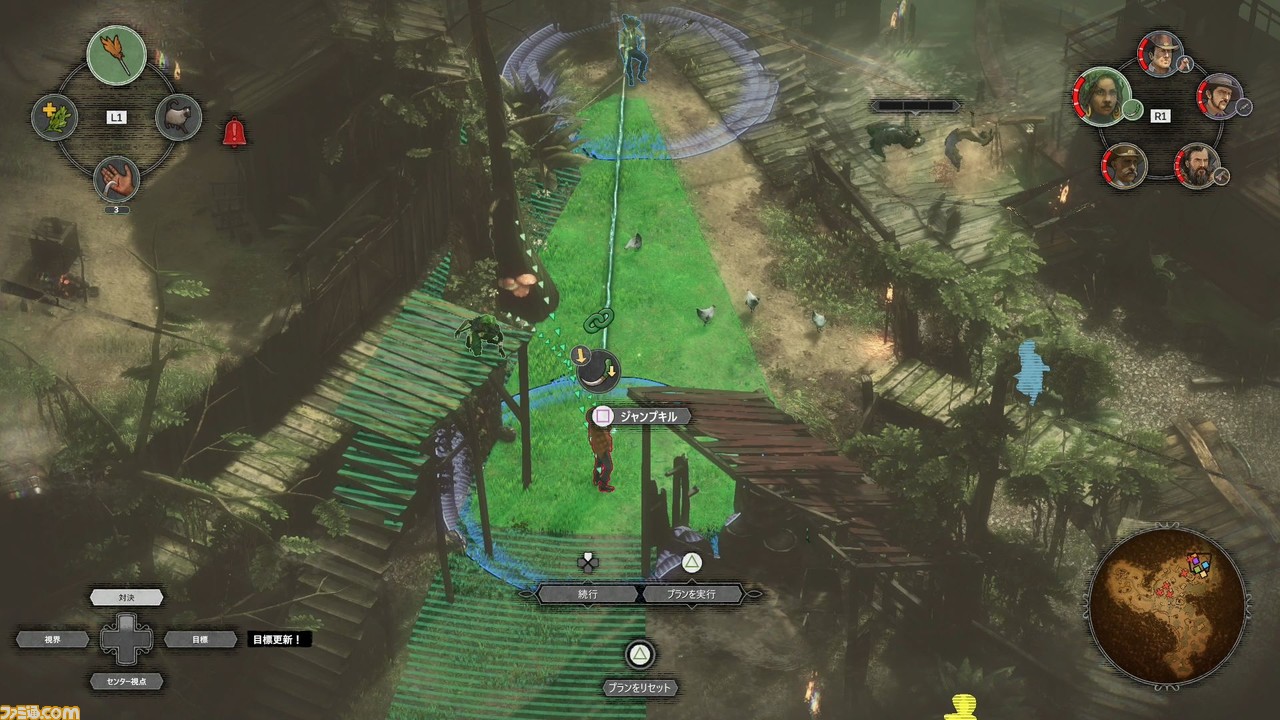Switch to the brown cowboy hat character

point(1160,54)
